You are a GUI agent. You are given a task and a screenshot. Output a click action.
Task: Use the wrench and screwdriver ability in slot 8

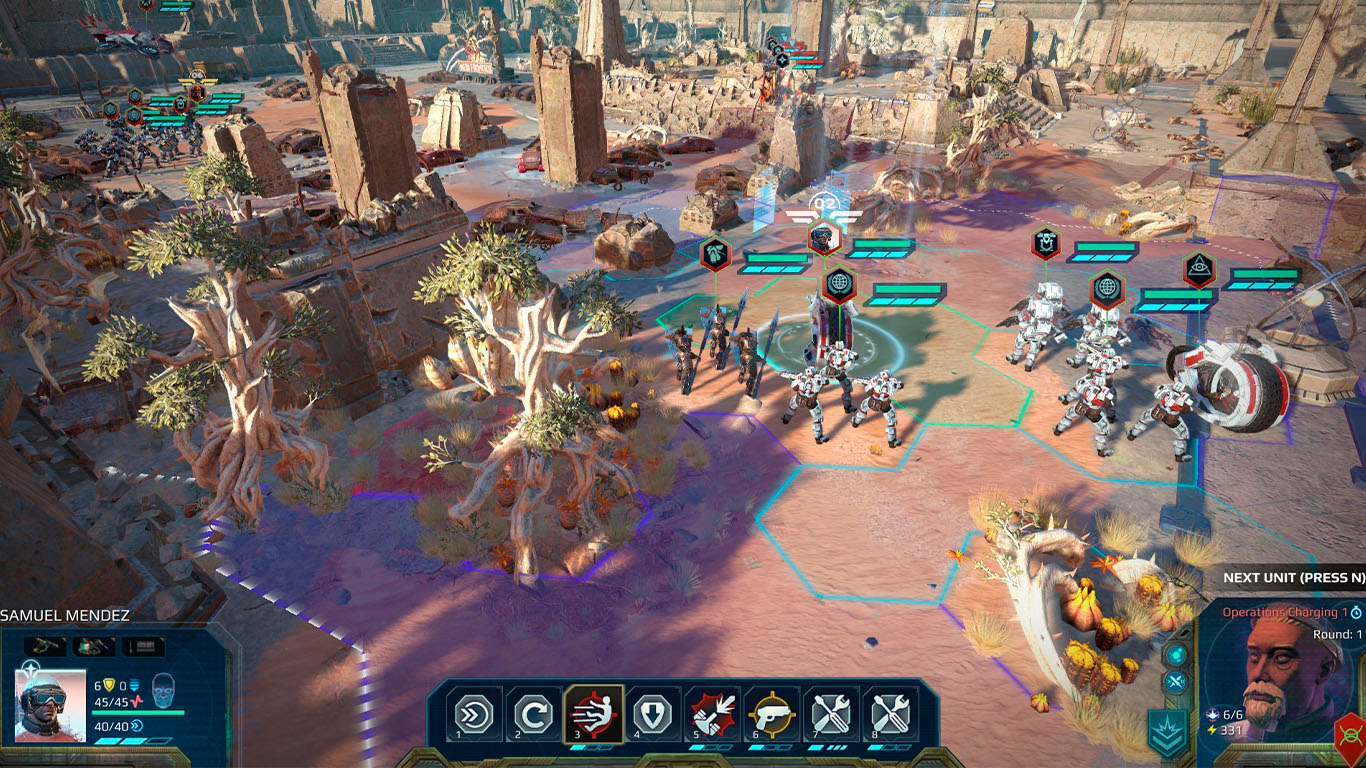click(x=890, y=715)
